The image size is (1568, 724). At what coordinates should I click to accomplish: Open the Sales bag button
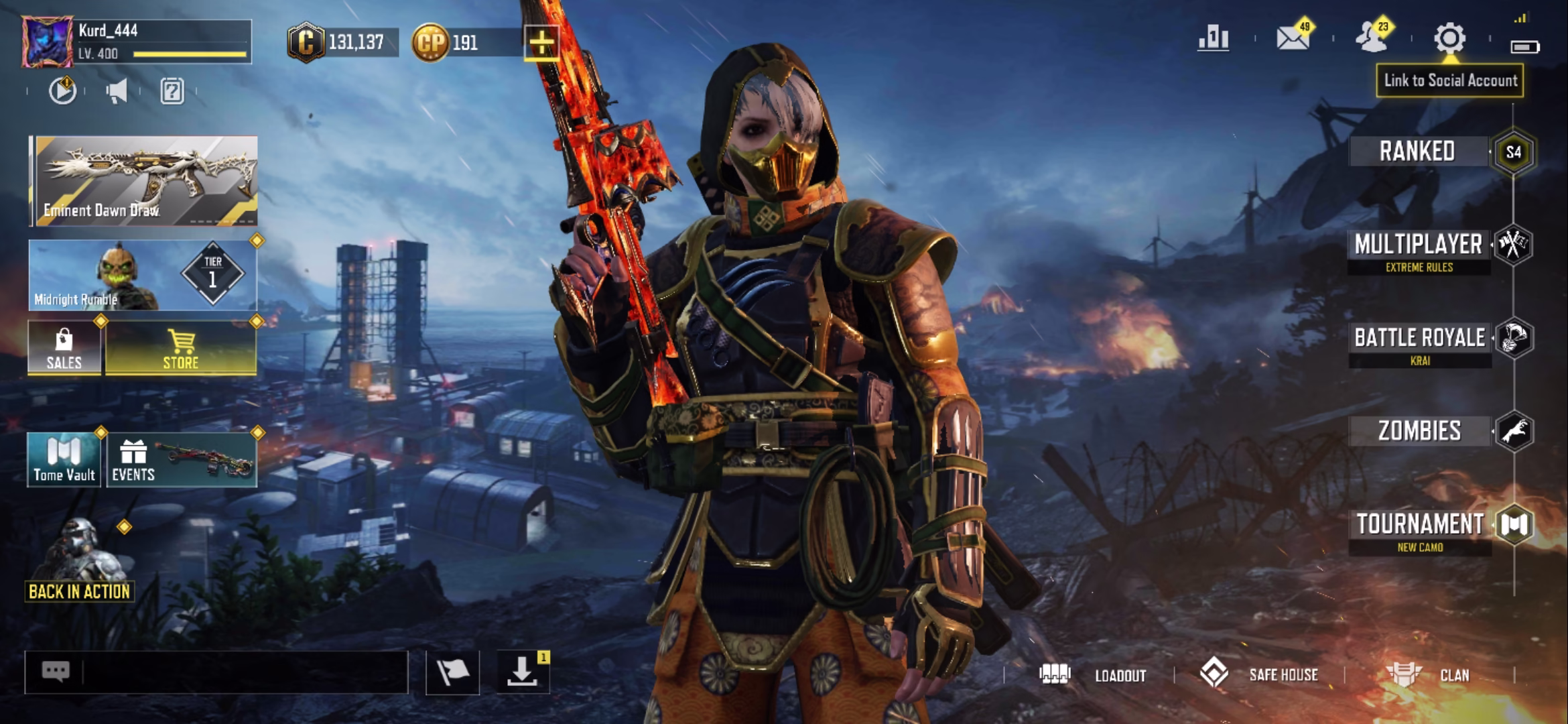64,349
